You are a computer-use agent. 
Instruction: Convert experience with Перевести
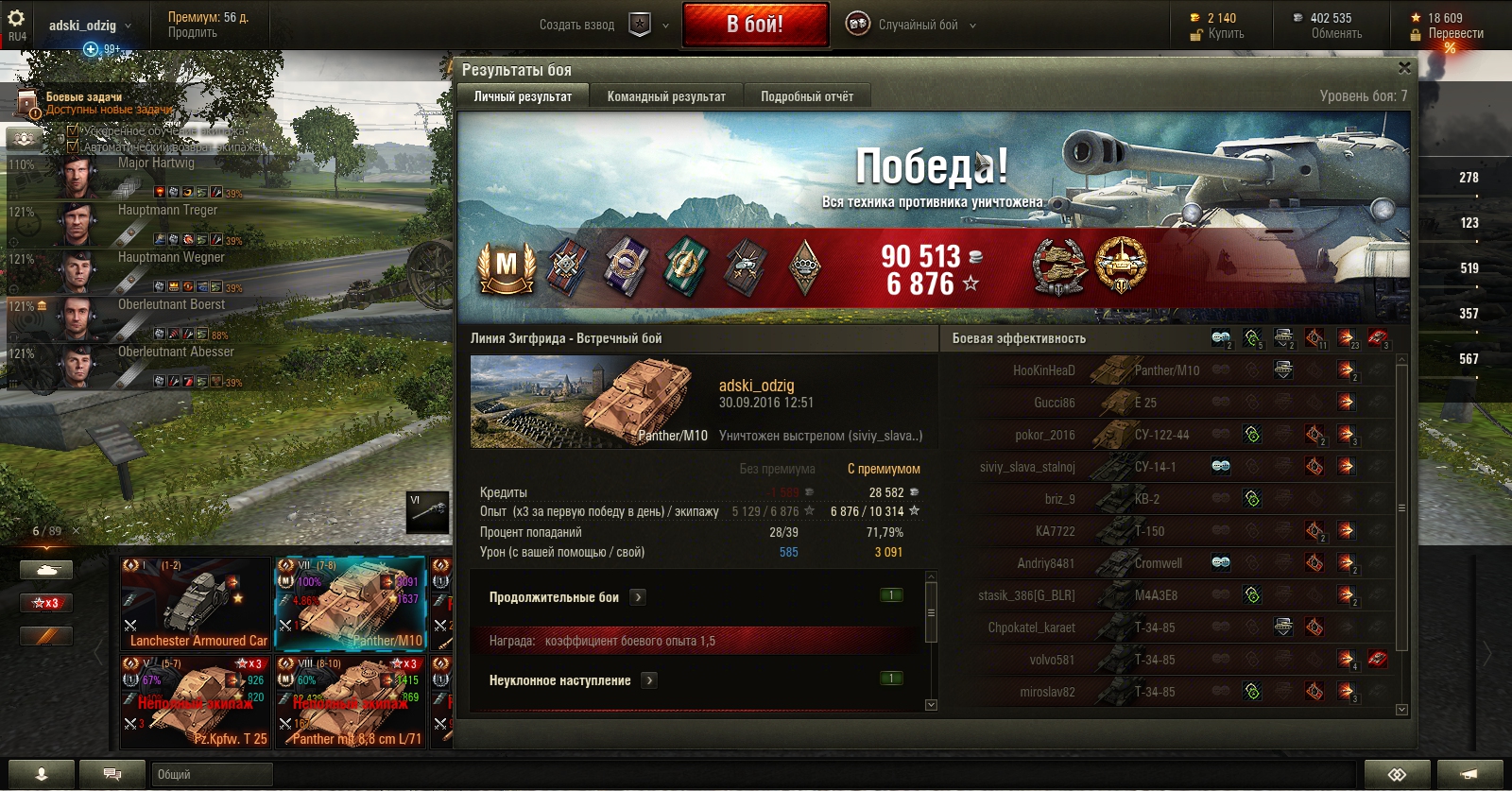coord(1455,34)
